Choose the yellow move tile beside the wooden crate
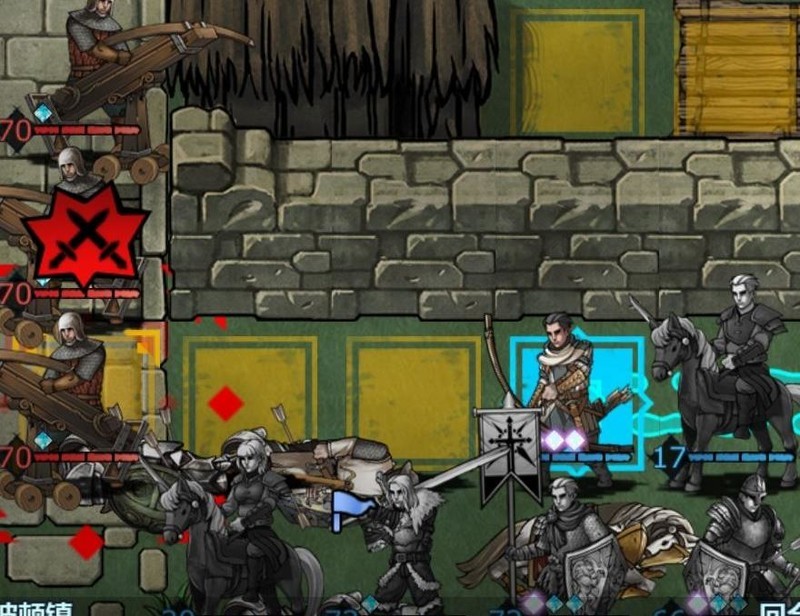Image resolution: width=800 pixels, height=616 pixels. point(577,70)
